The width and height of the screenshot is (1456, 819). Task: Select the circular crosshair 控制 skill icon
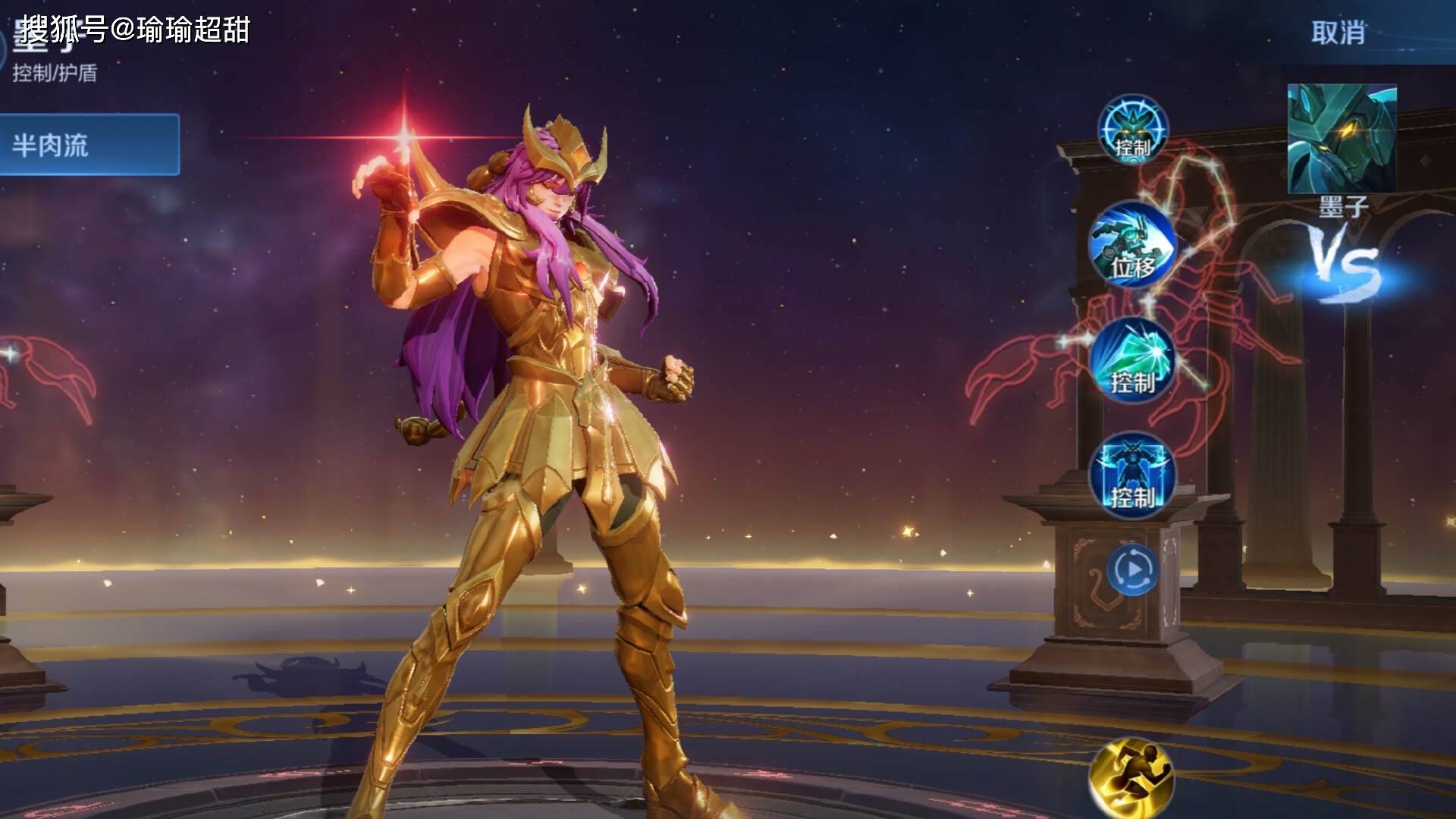(1133, 128)
